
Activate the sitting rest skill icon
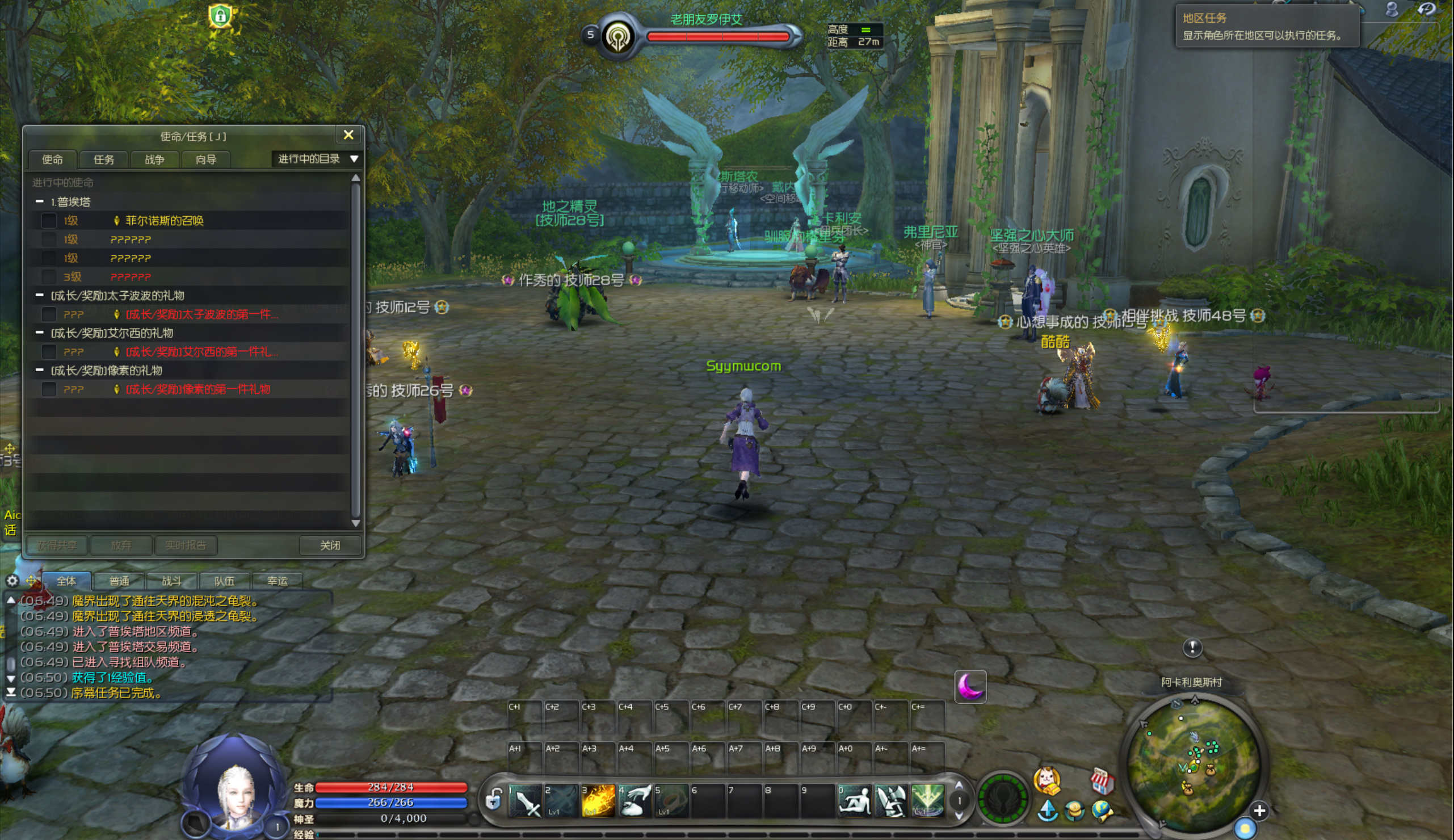pyautogui.click(x=854, y=800)
